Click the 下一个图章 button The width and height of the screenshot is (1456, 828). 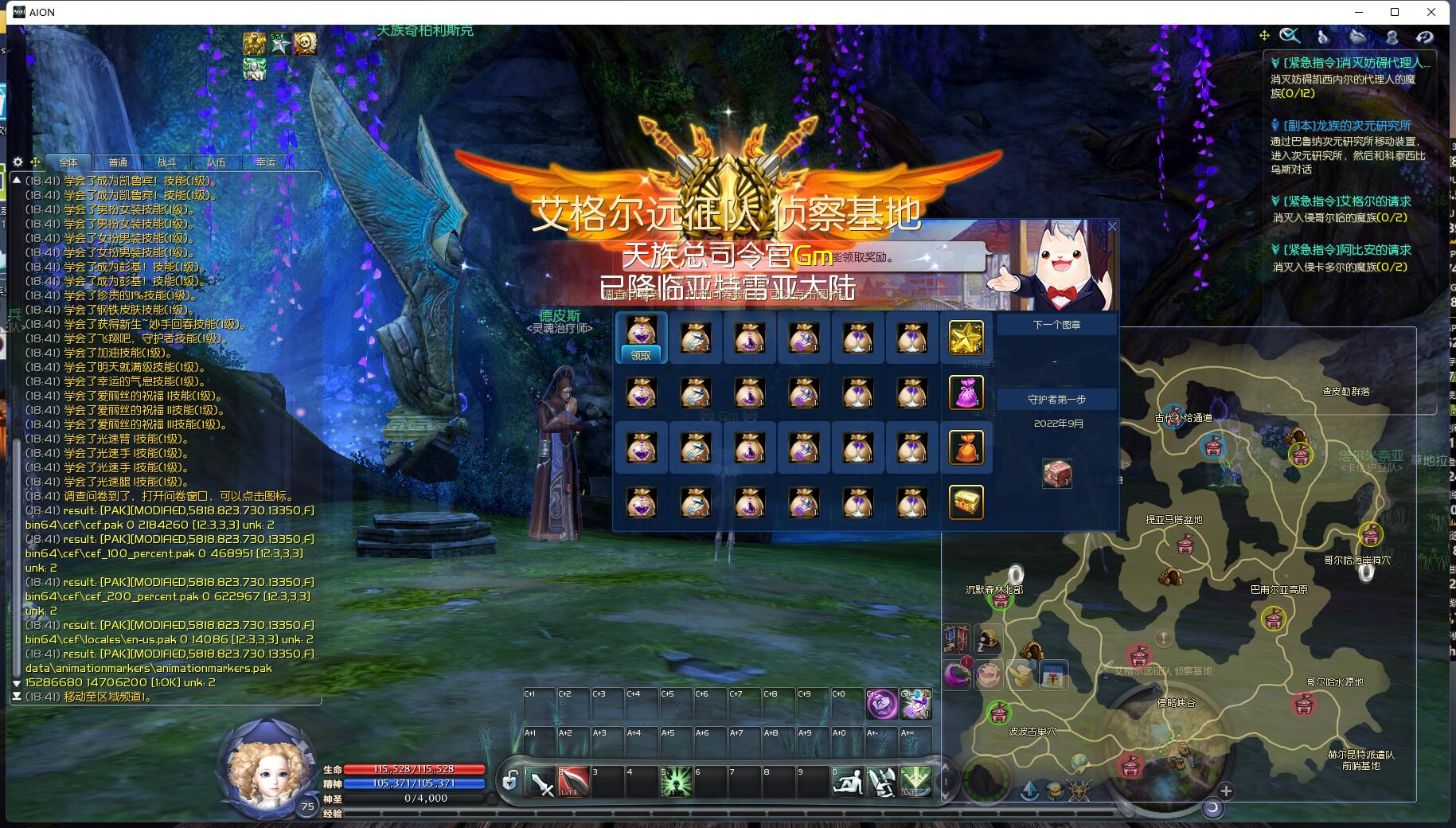pyautogui.click(x=1056, y=325)
